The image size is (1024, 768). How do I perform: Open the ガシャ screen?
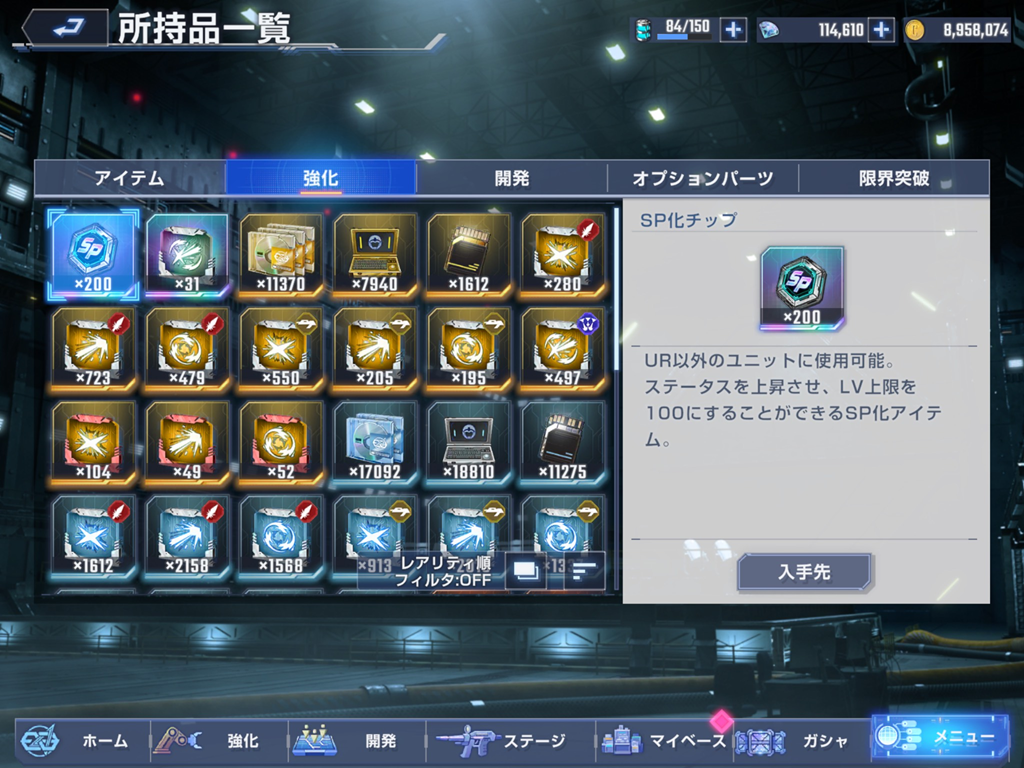tap(800, 741)
